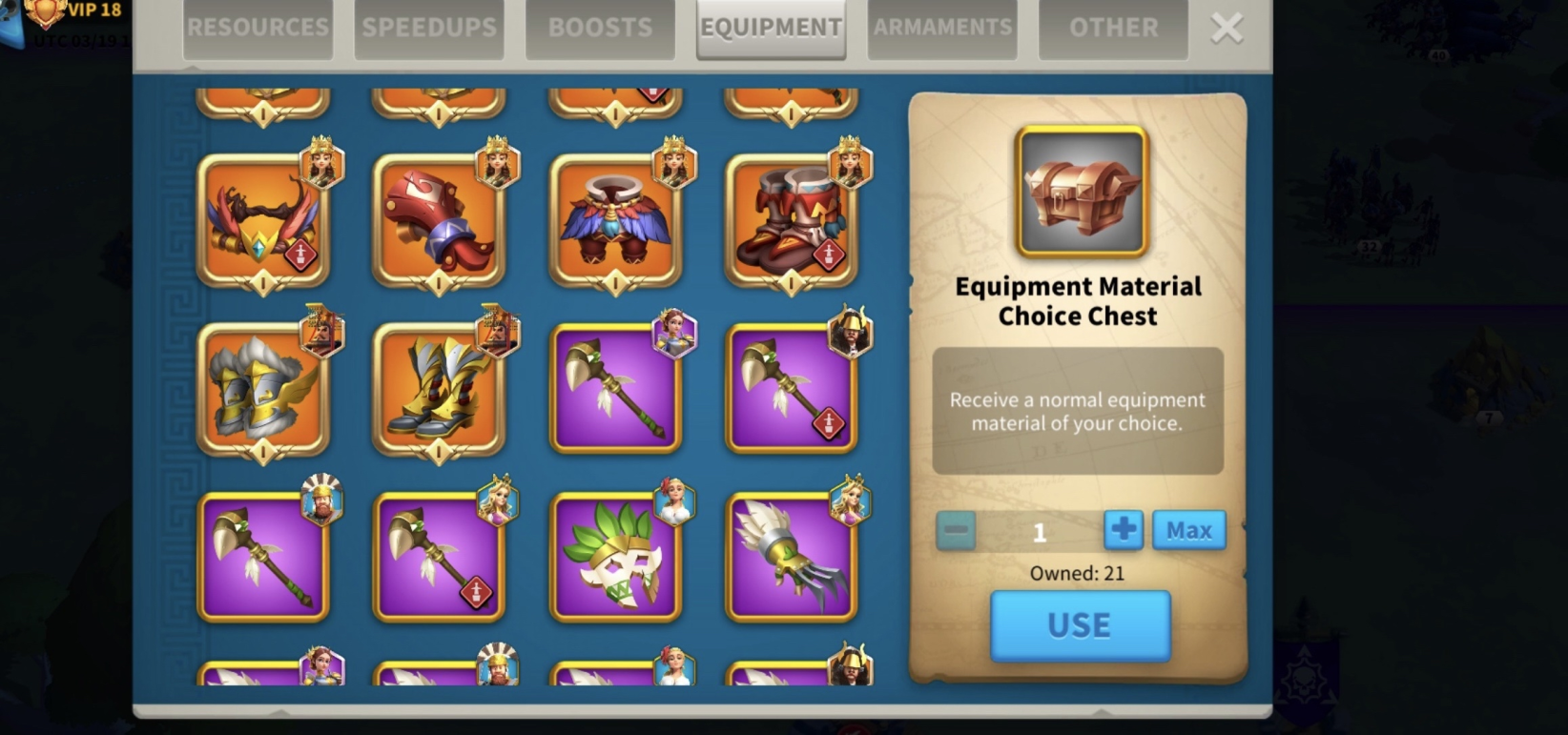This screenshot has width=1568, height=735.
Task: Show the Armaments tab
Action: point(942,29)
